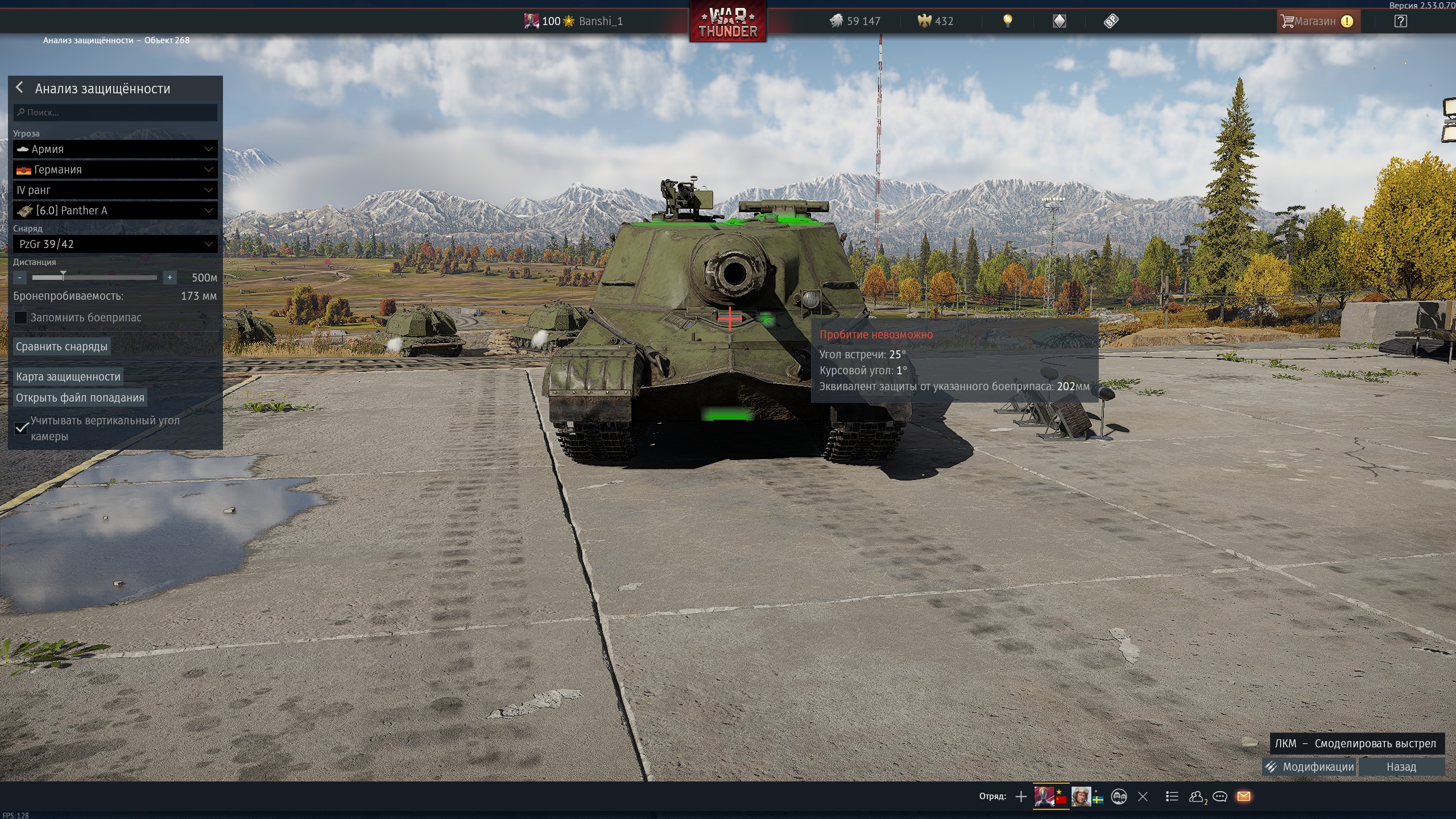Image resolution: width=1456 pixels, height=819 pixels.
Task: Click the Назад back button
Action: point(1401,767)
